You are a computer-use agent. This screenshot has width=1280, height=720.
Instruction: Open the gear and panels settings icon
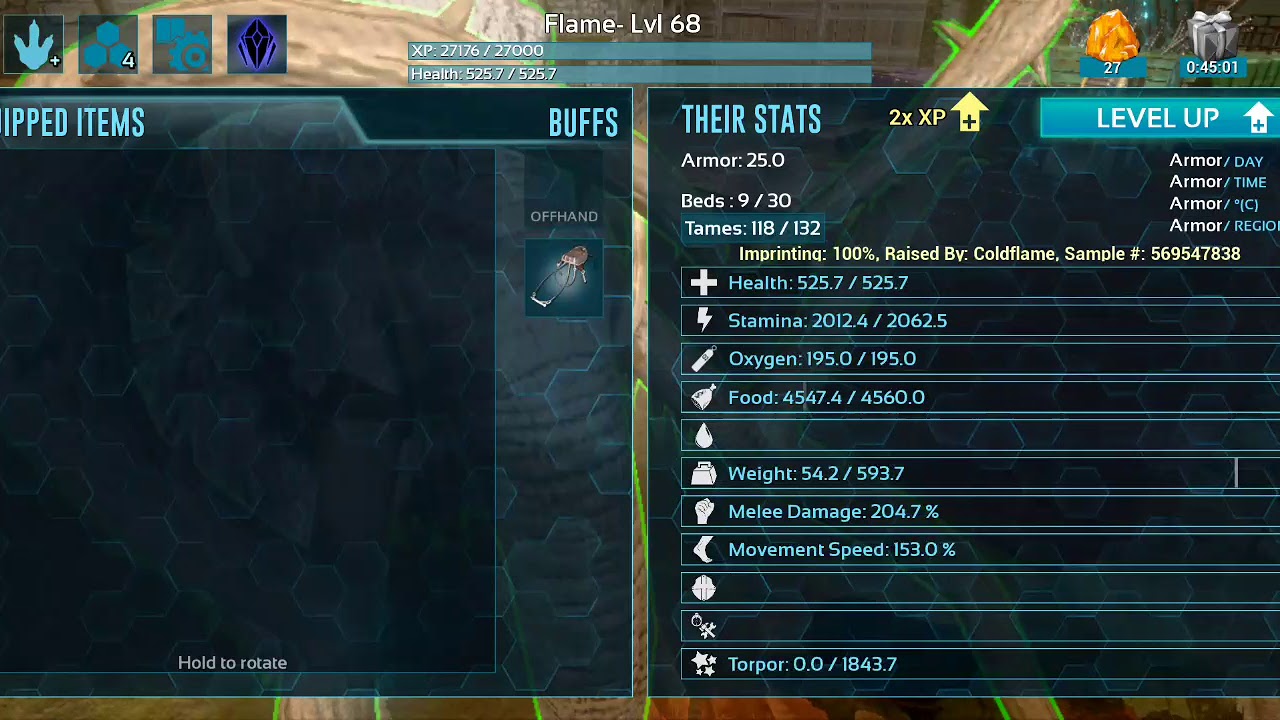[182, 45]
